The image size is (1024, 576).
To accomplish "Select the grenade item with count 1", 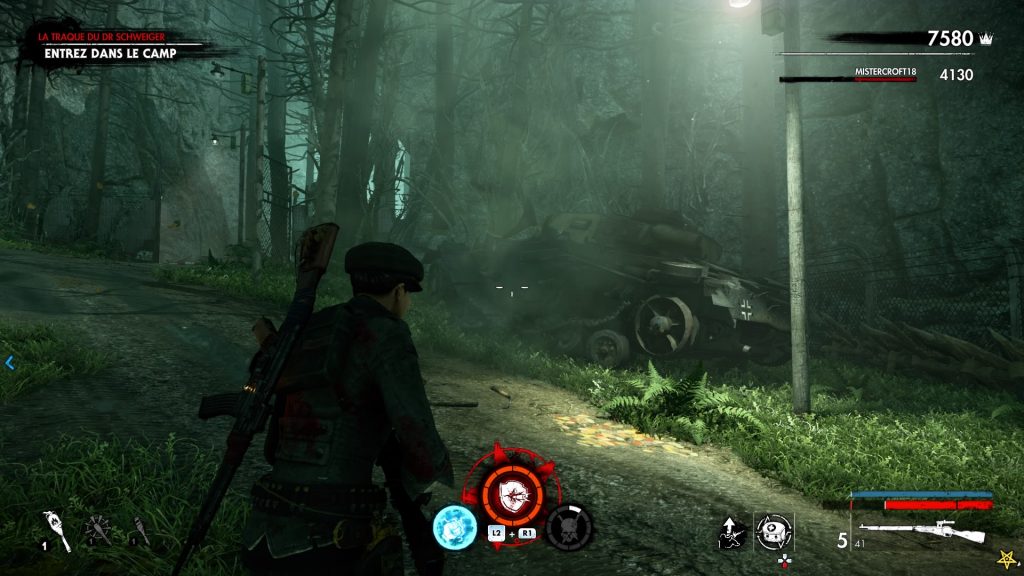I will pos(56,530).
